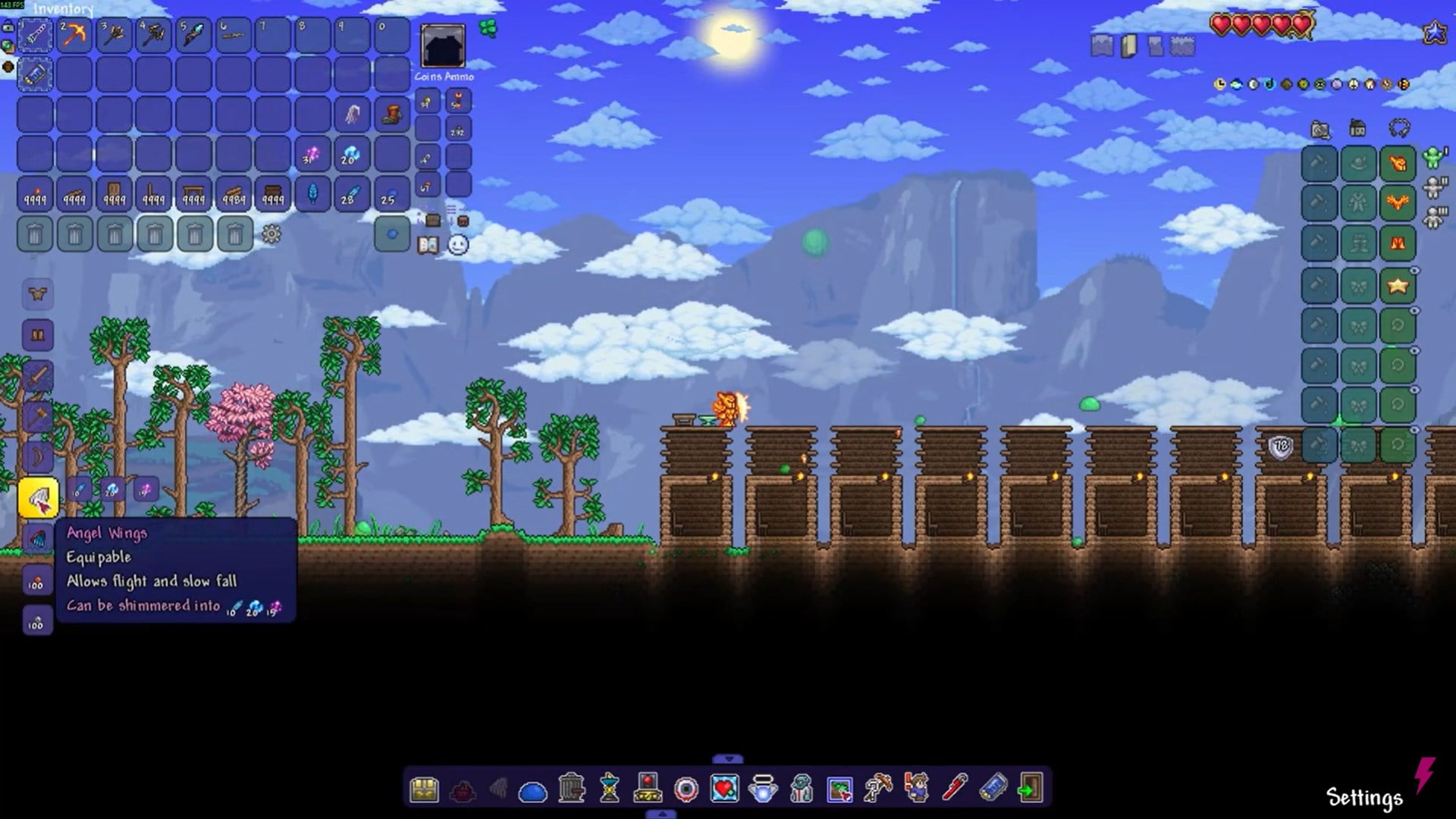The image size is (1456, 819).
Task: Open the golden chest toolbar icon
Action: (424, 789)
